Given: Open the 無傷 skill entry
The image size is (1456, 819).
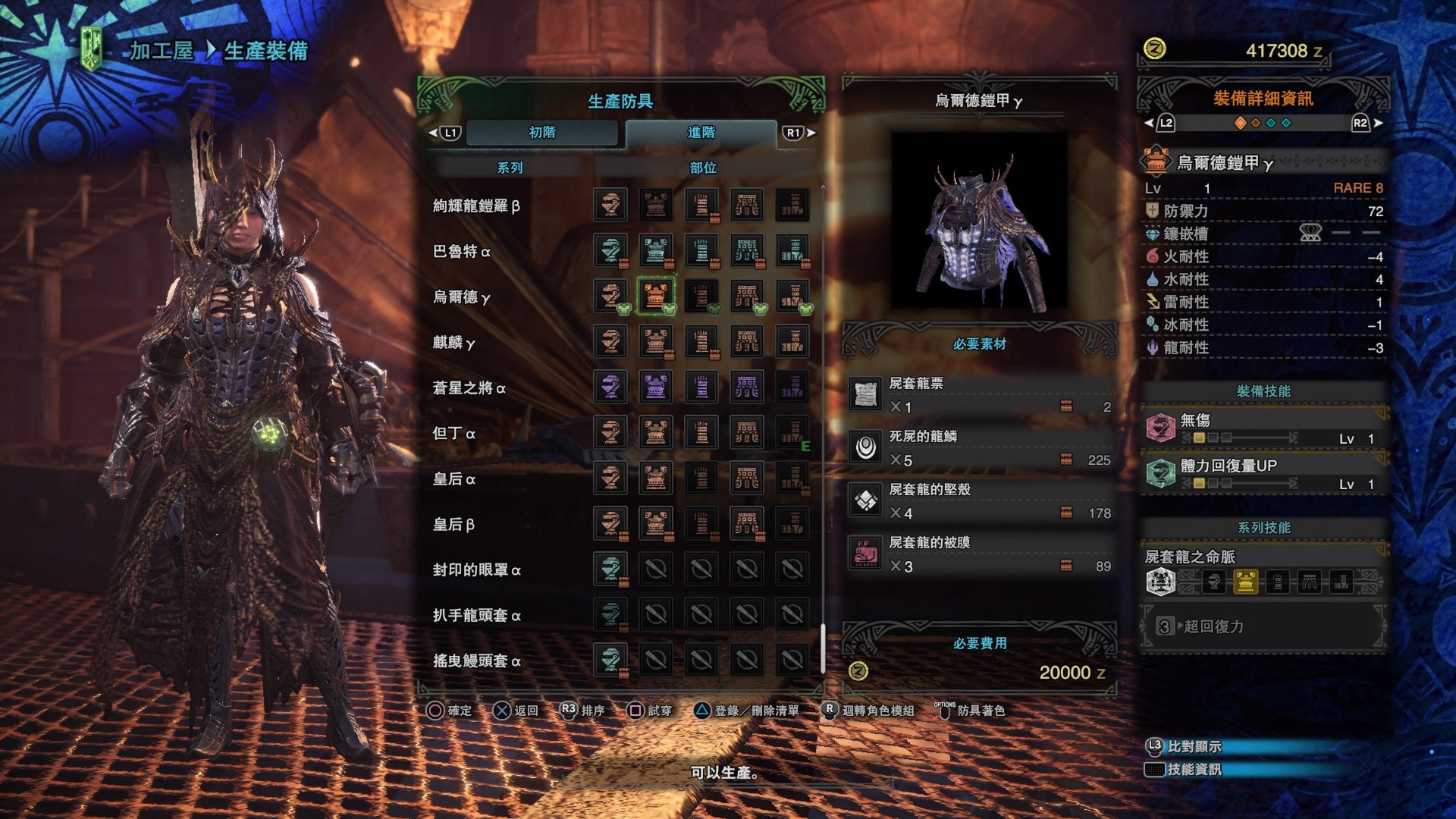Looking at the screenshot, I should point(1263,428).
